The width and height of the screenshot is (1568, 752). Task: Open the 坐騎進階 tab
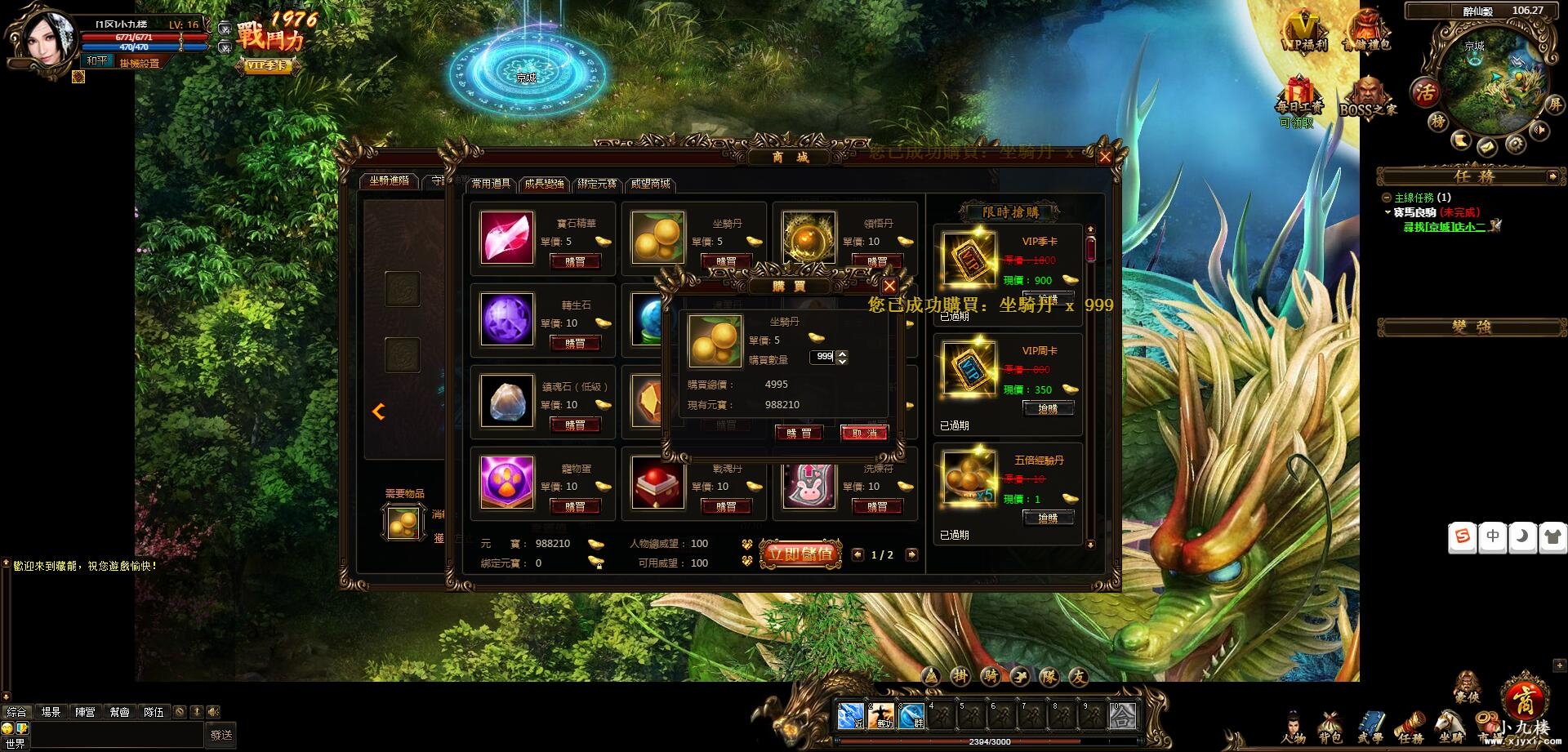coord(389,180)
